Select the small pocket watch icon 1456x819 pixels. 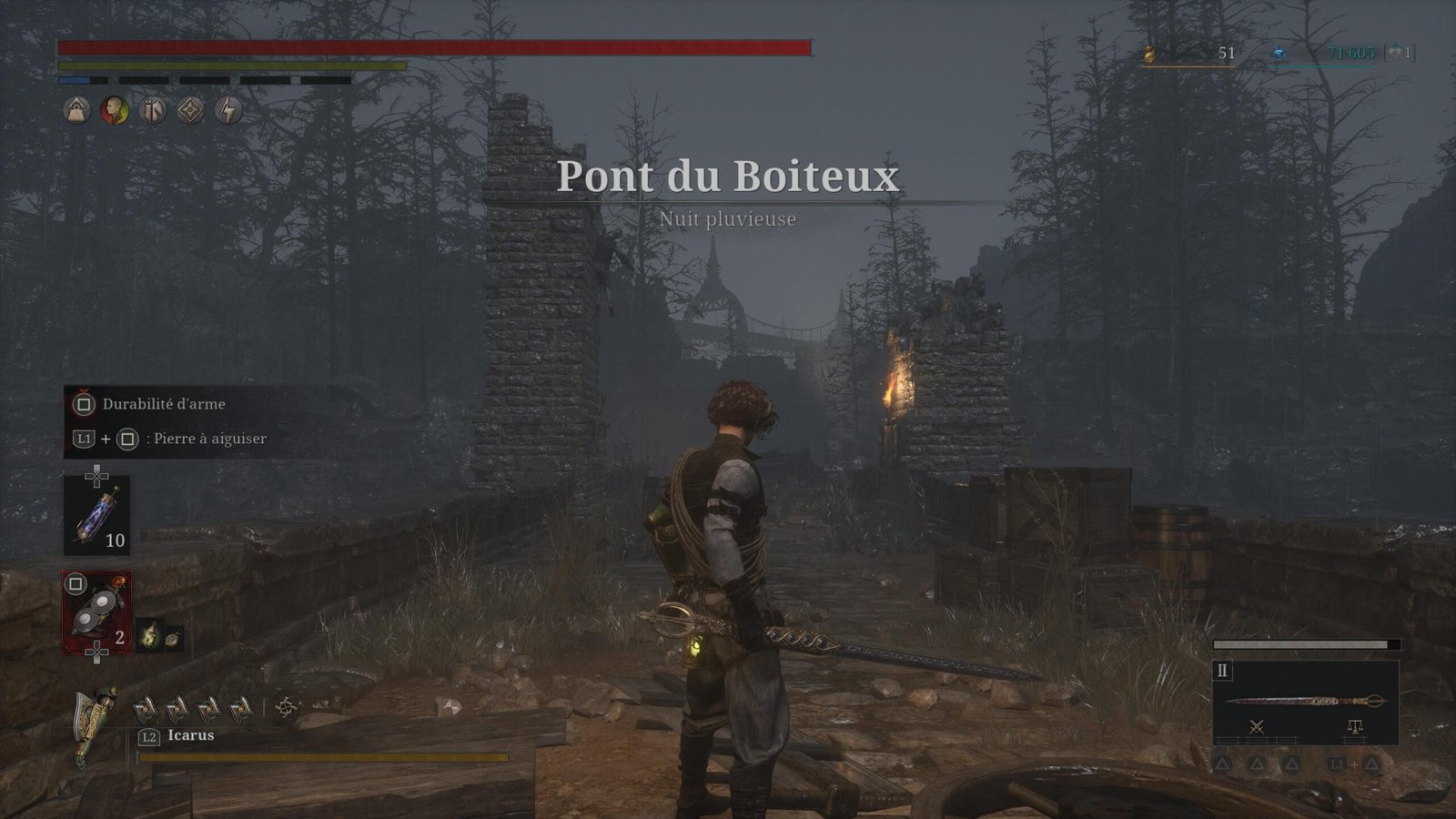pos(172,638)
